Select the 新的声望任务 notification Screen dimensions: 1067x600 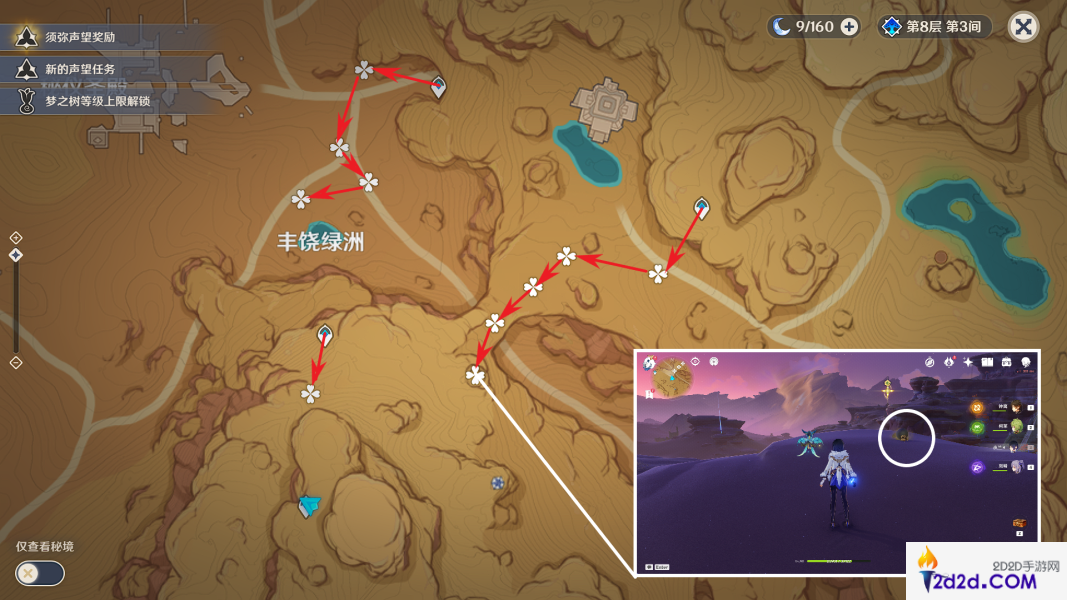tap(80, 69)
